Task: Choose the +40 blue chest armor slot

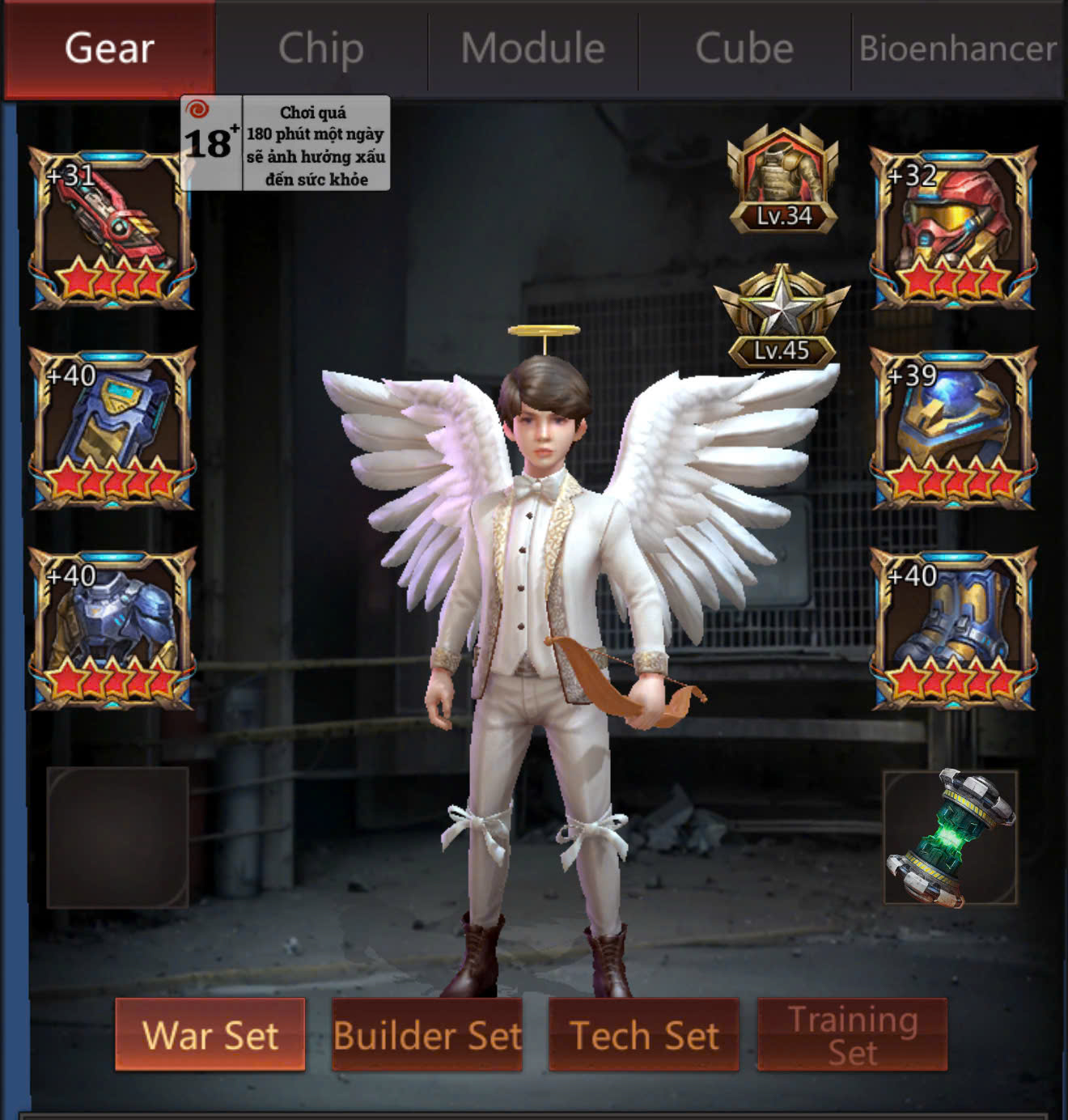Action: [112, 629]
